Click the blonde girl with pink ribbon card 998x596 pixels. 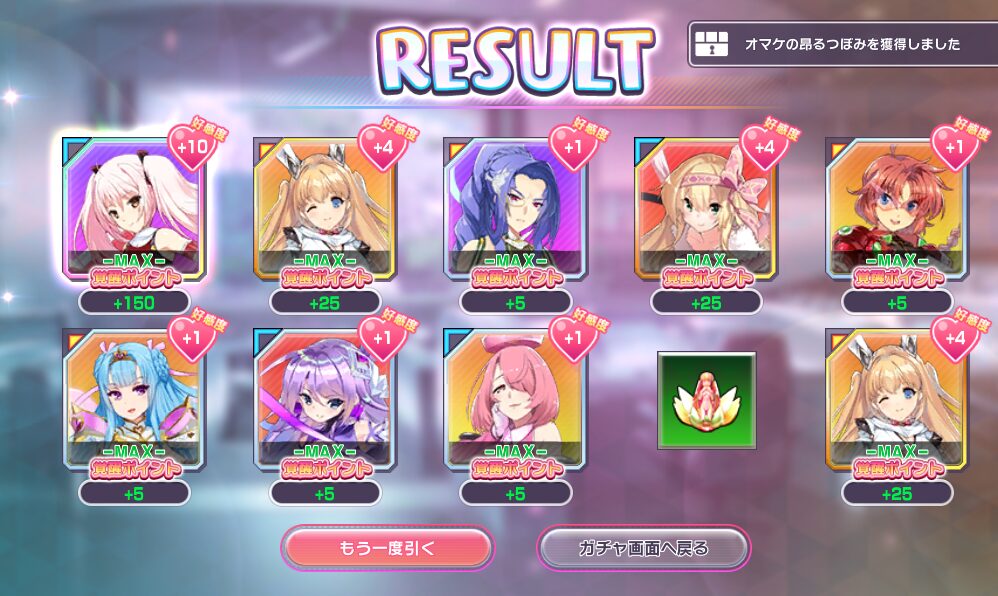tap(706, 207)
